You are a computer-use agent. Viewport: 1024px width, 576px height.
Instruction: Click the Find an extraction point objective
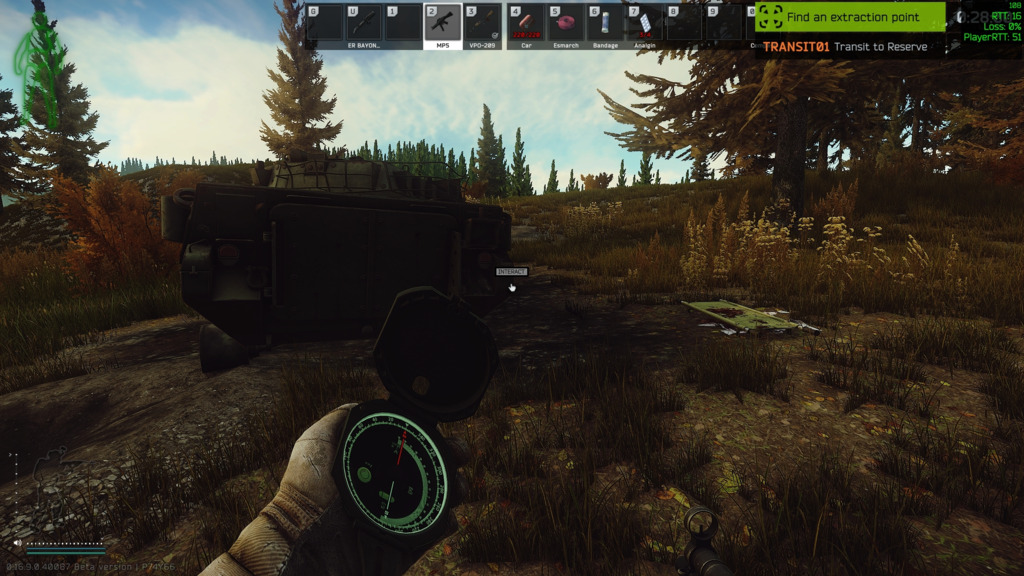coord(850,17)
